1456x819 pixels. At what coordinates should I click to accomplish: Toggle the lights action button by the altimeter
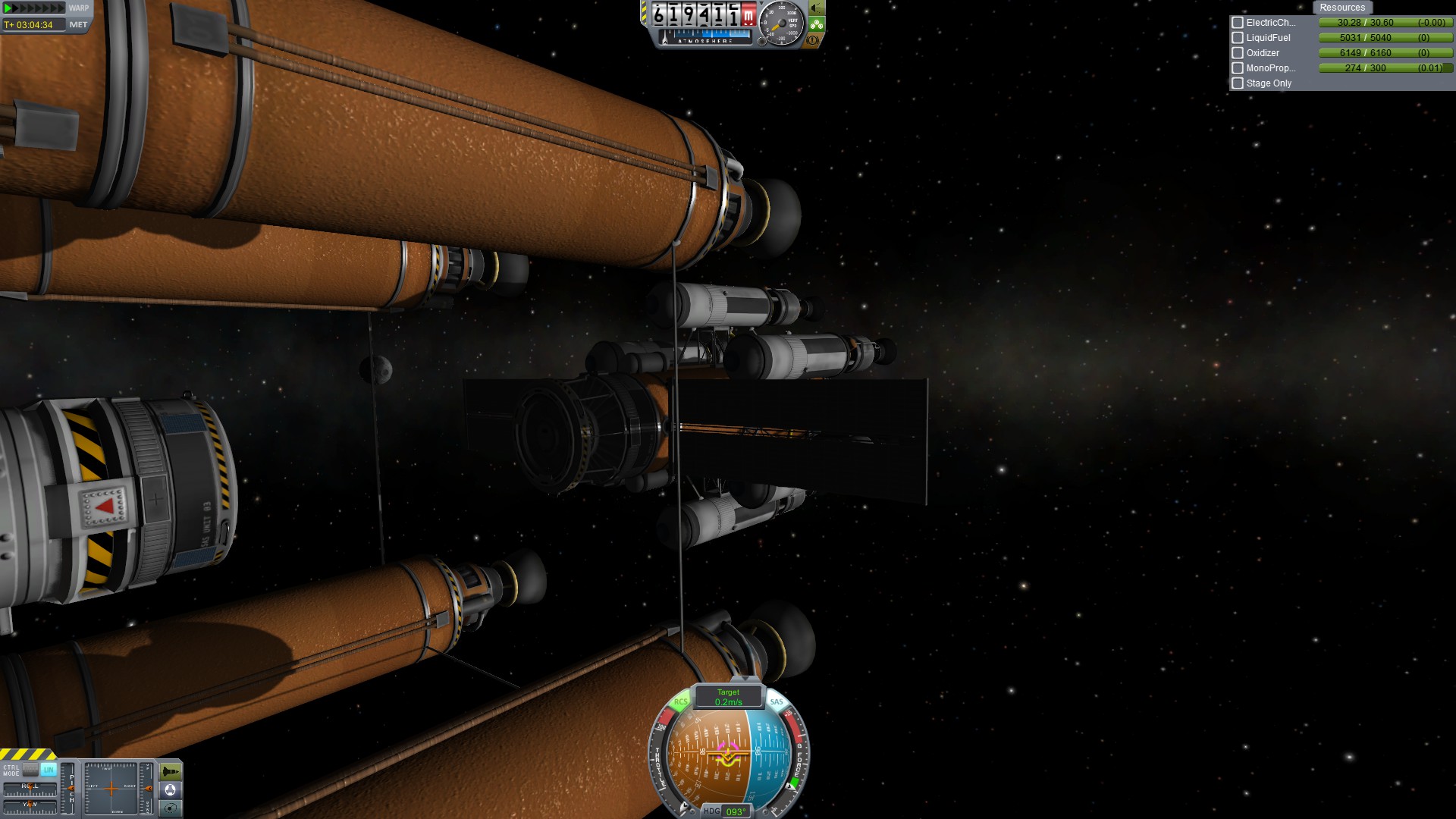tap(816, 8)
